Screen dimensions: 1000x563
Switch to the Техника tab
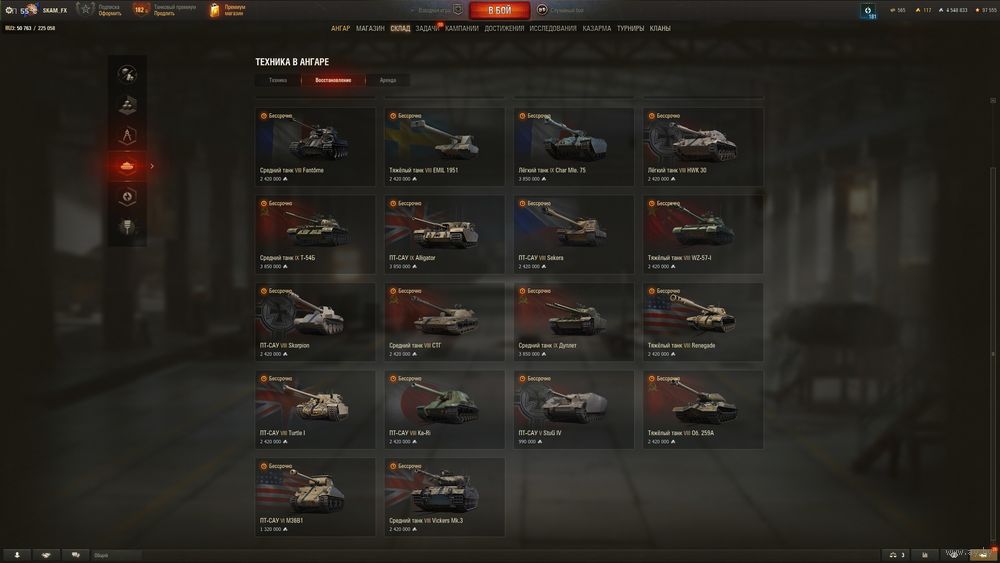277,80
